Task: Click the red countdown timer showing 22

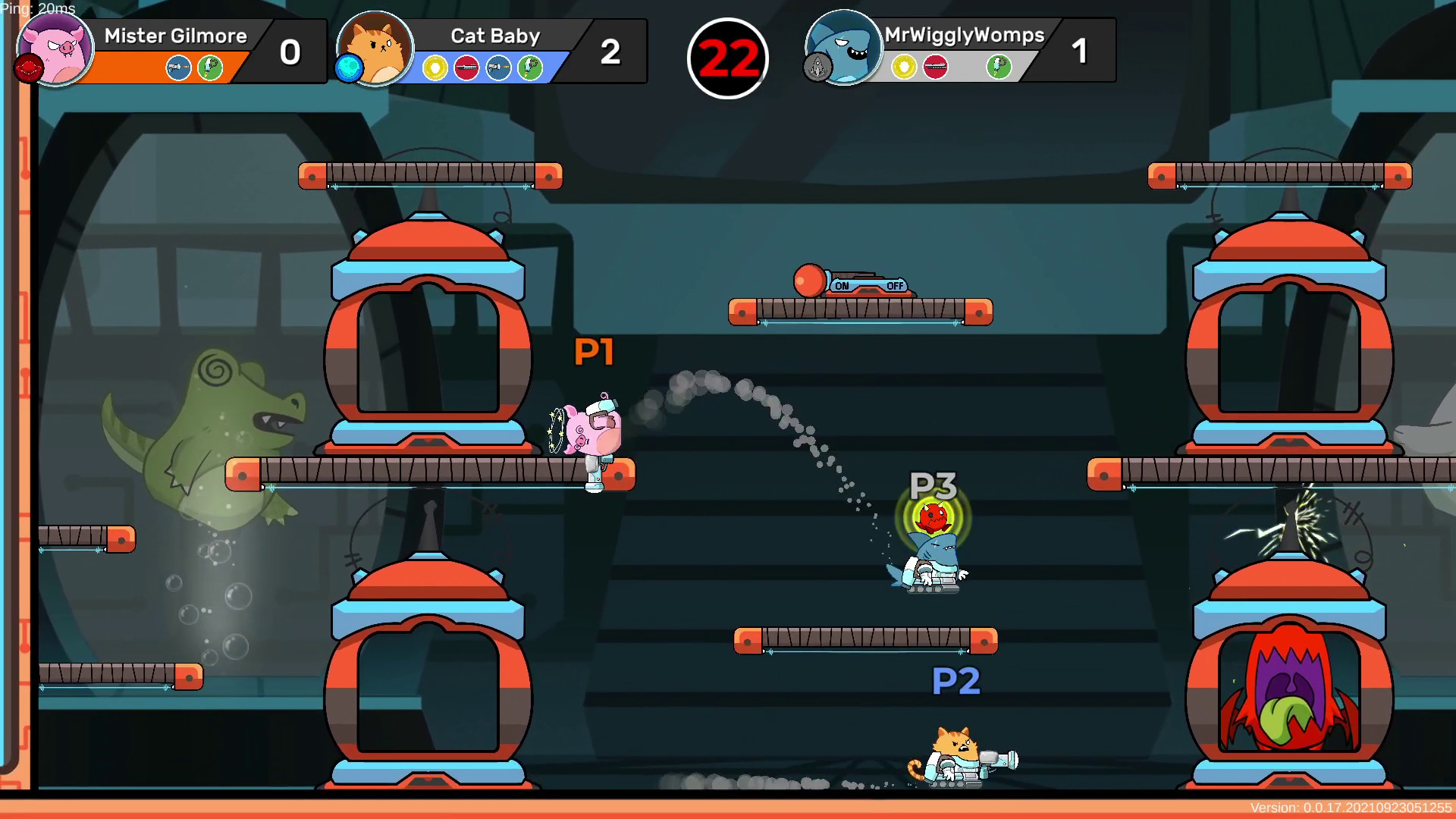Action: (x=728, y=56)
